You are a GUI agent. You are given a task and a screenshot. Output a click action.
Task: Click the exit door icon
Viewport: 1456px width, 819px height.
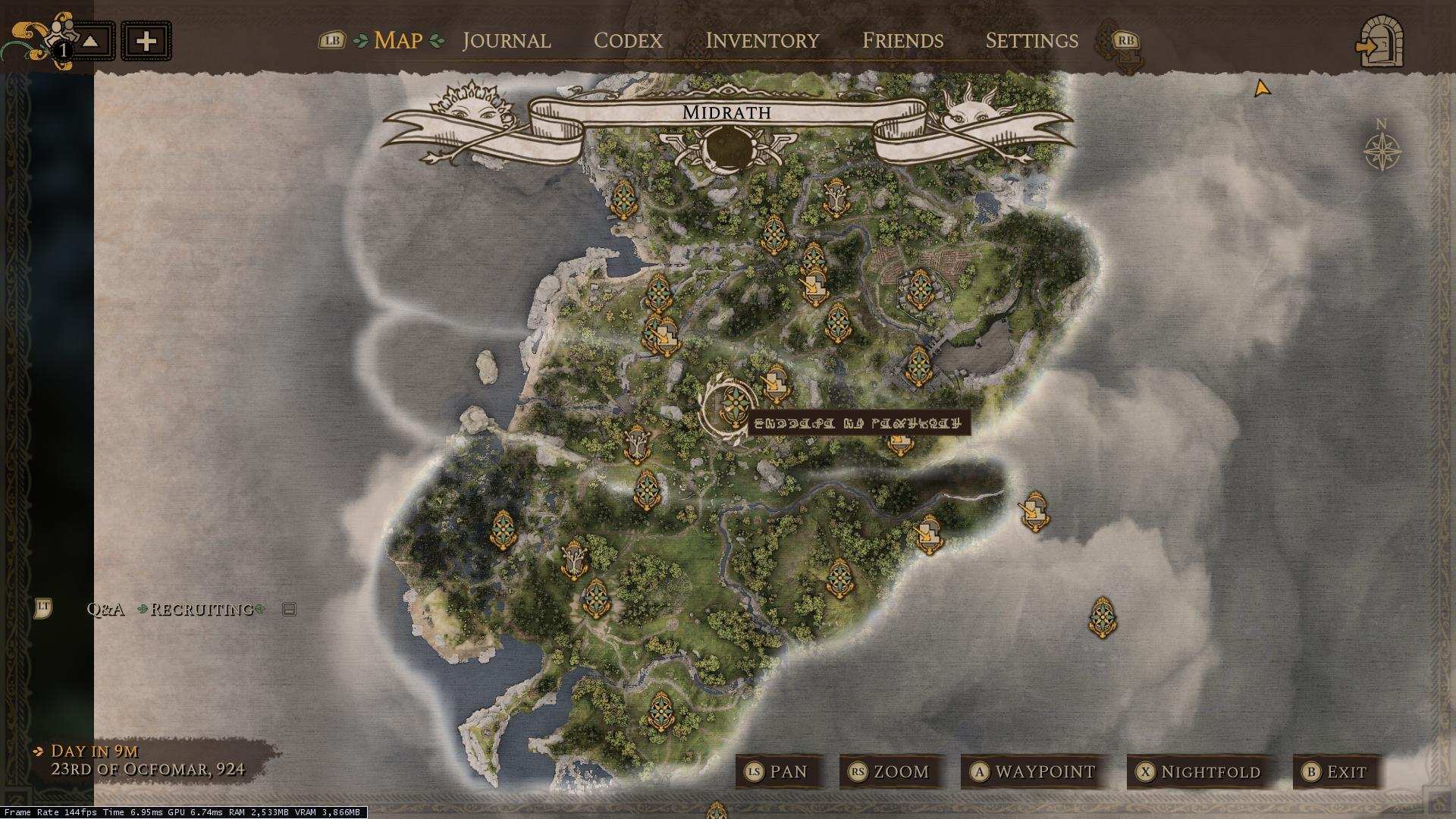coord(1380,44)
